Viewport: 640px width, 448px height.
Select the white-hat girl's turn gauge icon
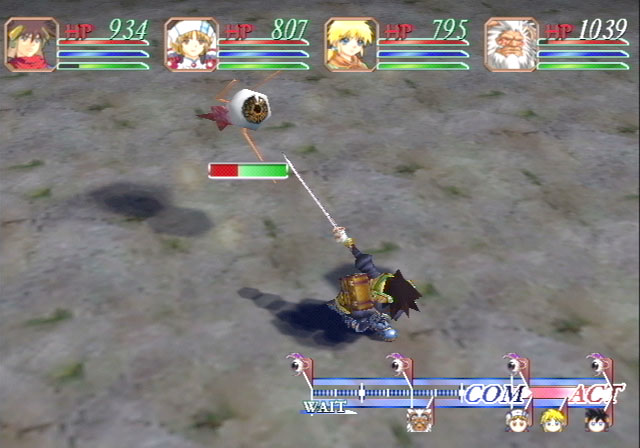(517, 420)
